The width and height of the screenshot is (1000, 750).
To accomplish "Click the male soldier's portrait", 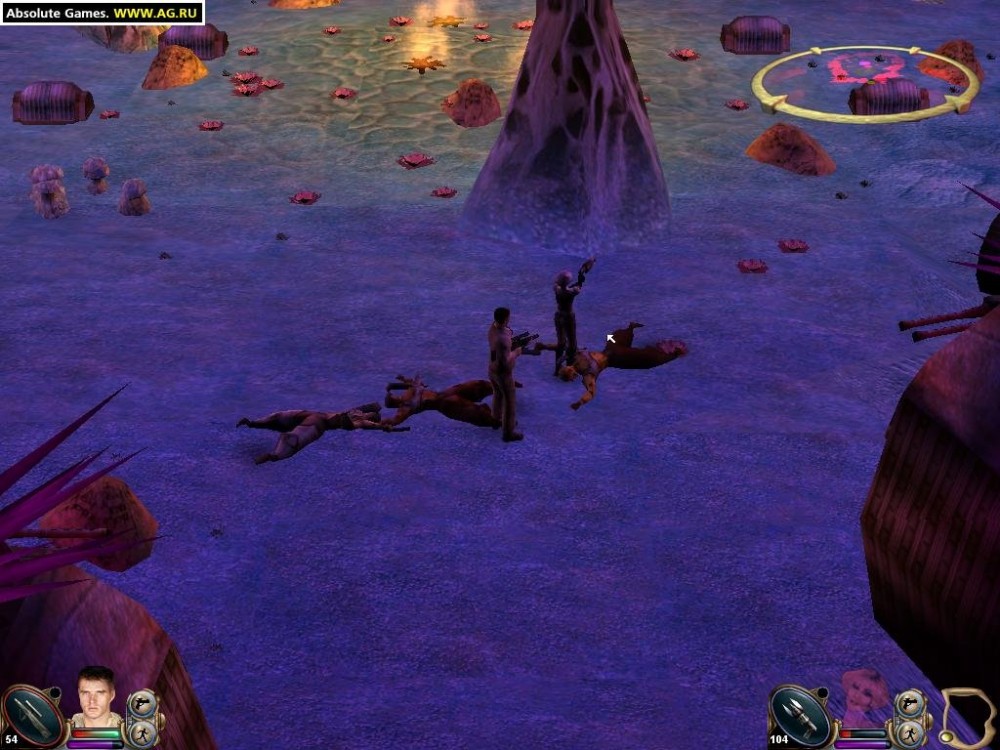I will click(96, 695).
